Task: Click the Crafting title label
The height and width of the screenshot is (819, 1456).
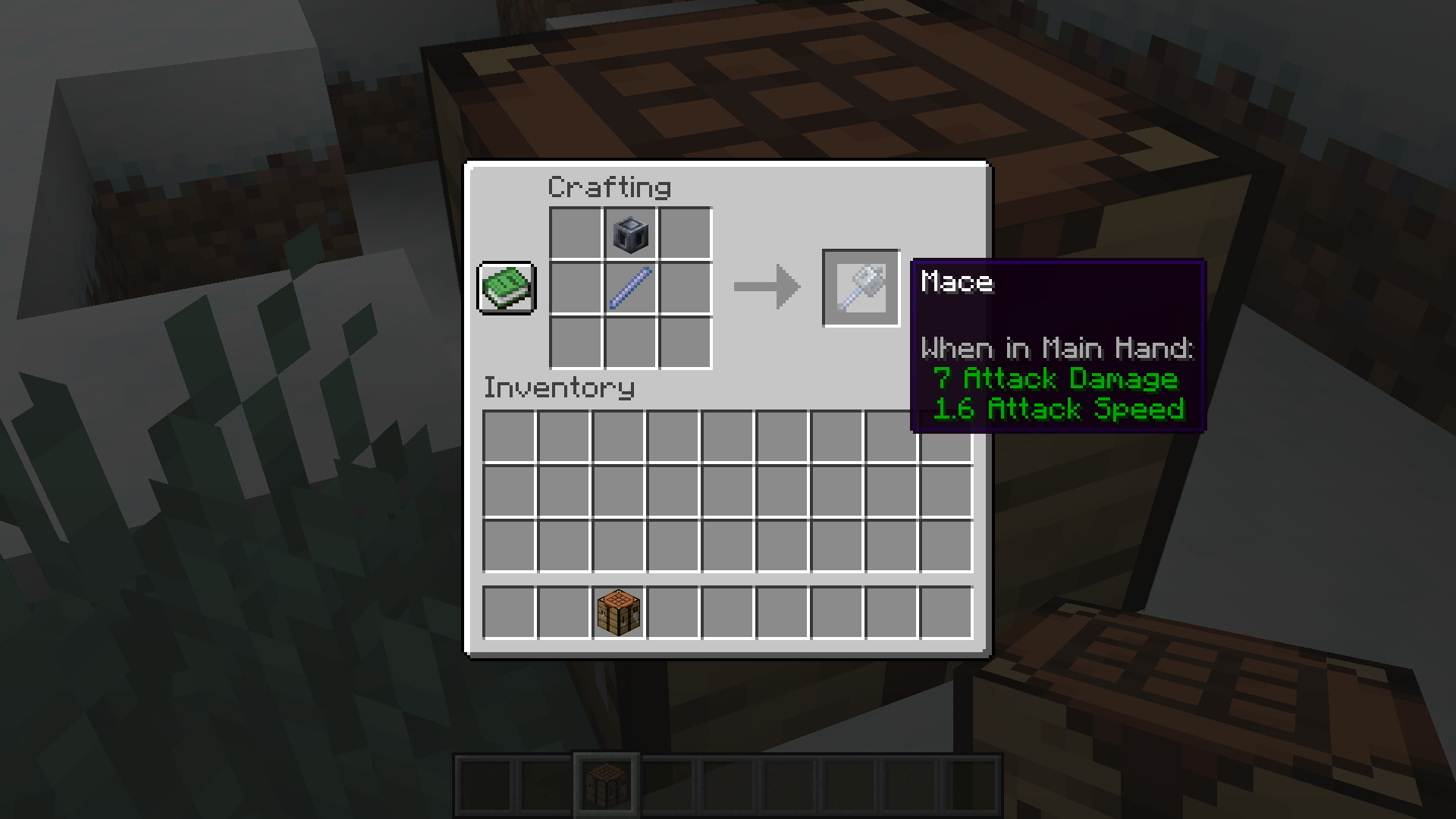Action: pos(610,187)
